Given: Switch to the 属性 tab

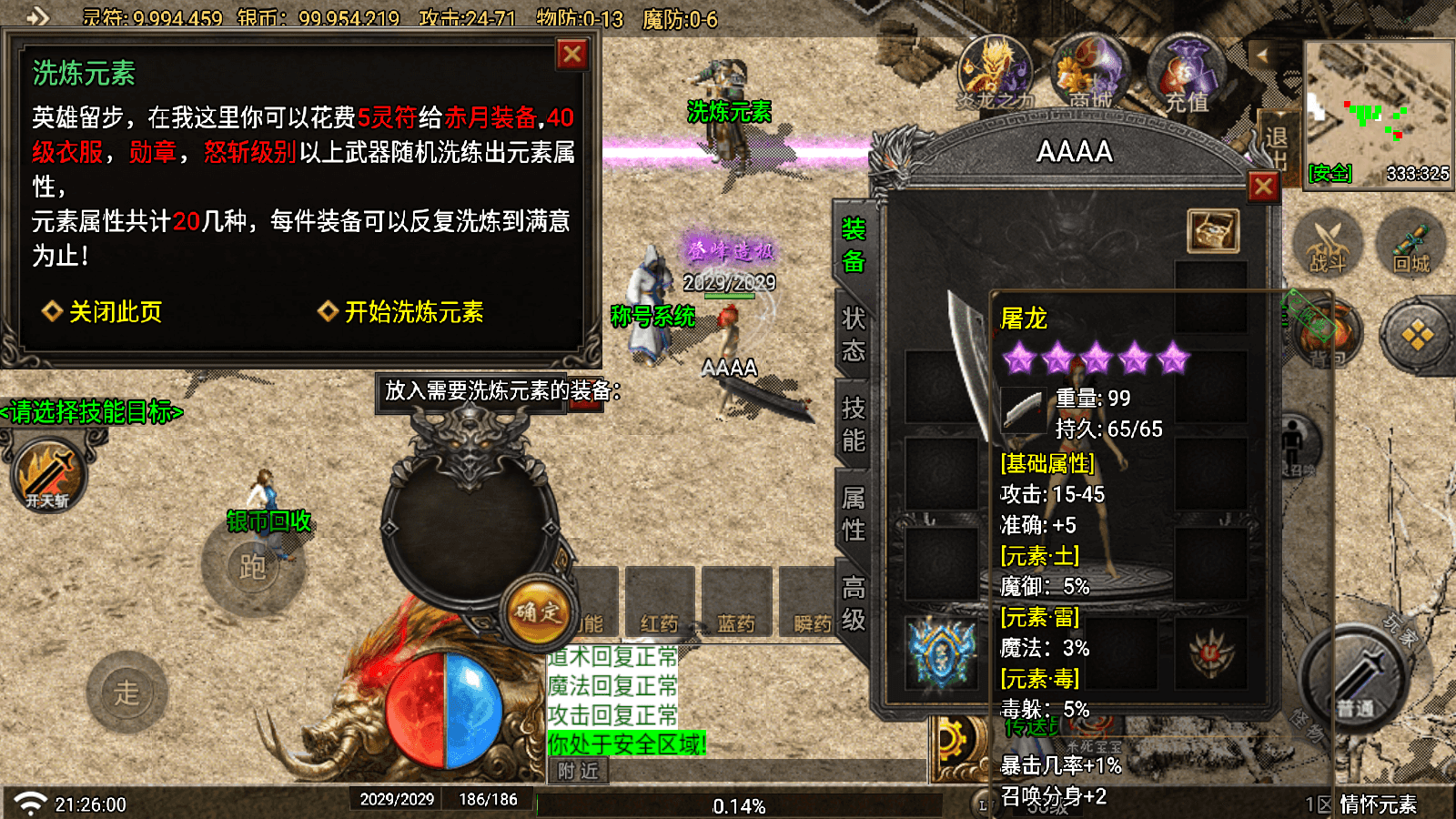Looking at the screenshot, I should pos(853,514).
